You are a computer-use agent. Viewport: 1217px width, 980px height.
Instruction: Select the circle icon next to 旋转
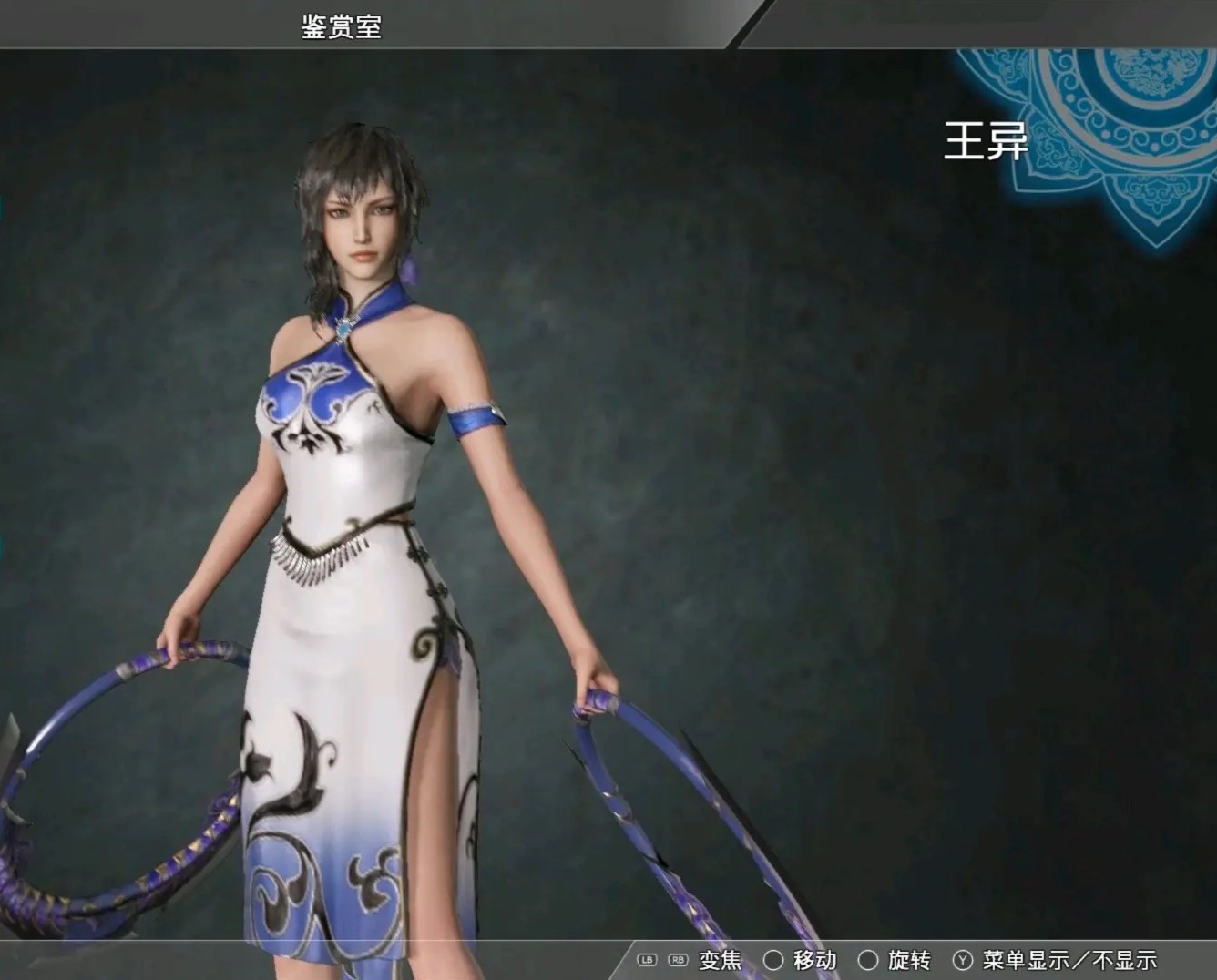click(x=868, y=960)
